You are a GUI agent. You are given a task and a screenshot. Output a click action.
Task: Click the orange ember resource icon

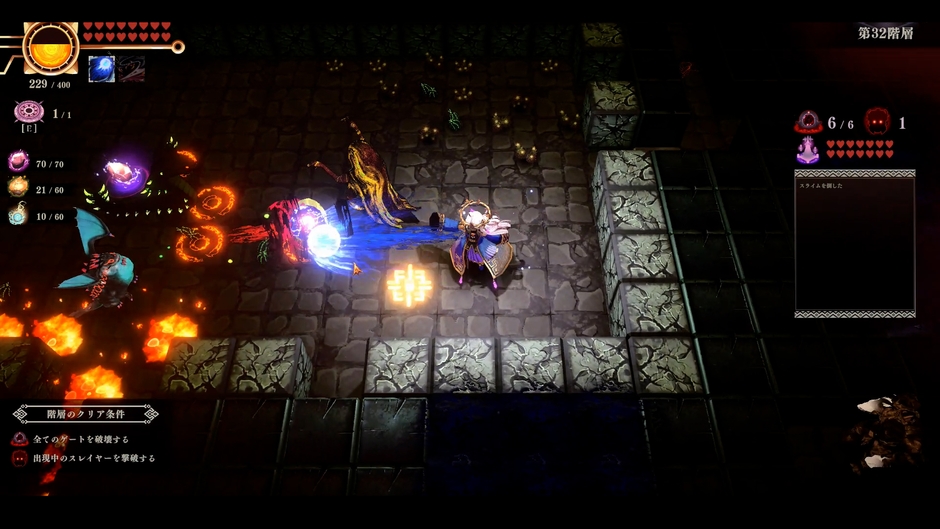(18, 187)
